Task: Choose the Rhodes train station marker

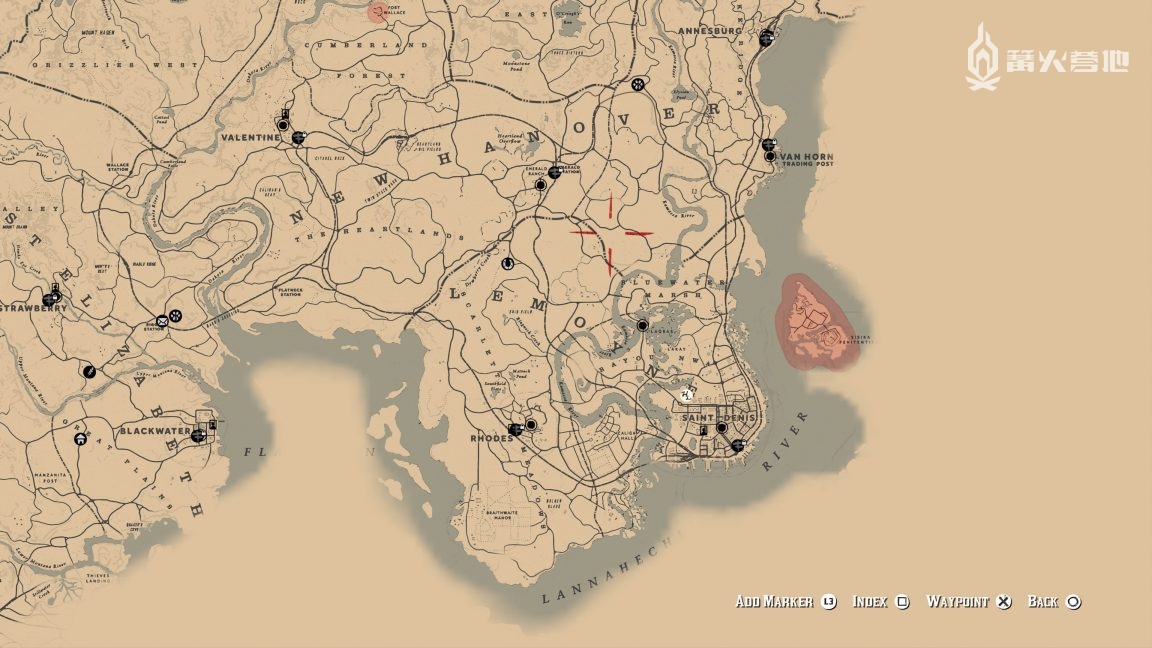Action: (514, 429)
